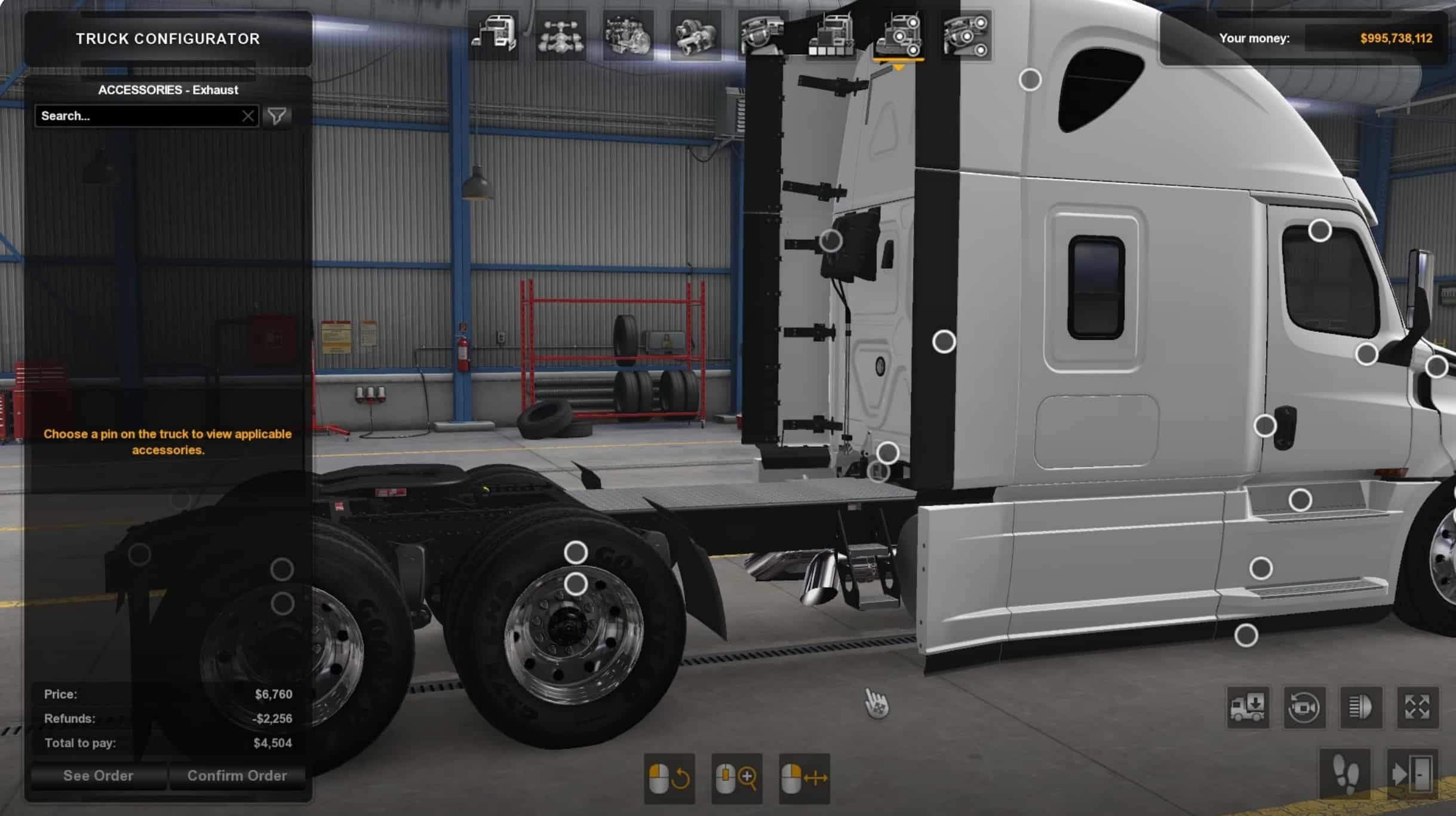Switch to the dashboard interior tab
This screenshot has height=816, width=1456.
[x=762, y=35]
